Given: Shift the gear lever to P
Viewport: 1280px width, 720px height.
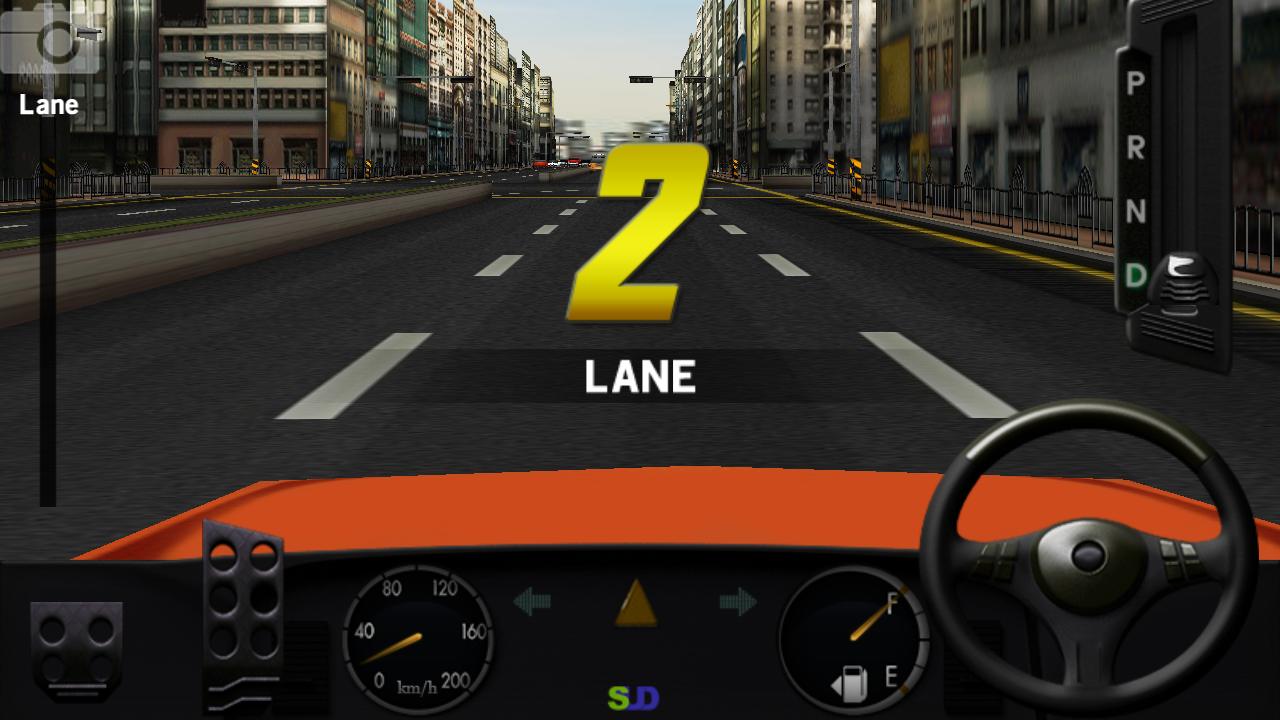Looking at the screenshot, I should pyautogui.click(x=1135, y=84).
